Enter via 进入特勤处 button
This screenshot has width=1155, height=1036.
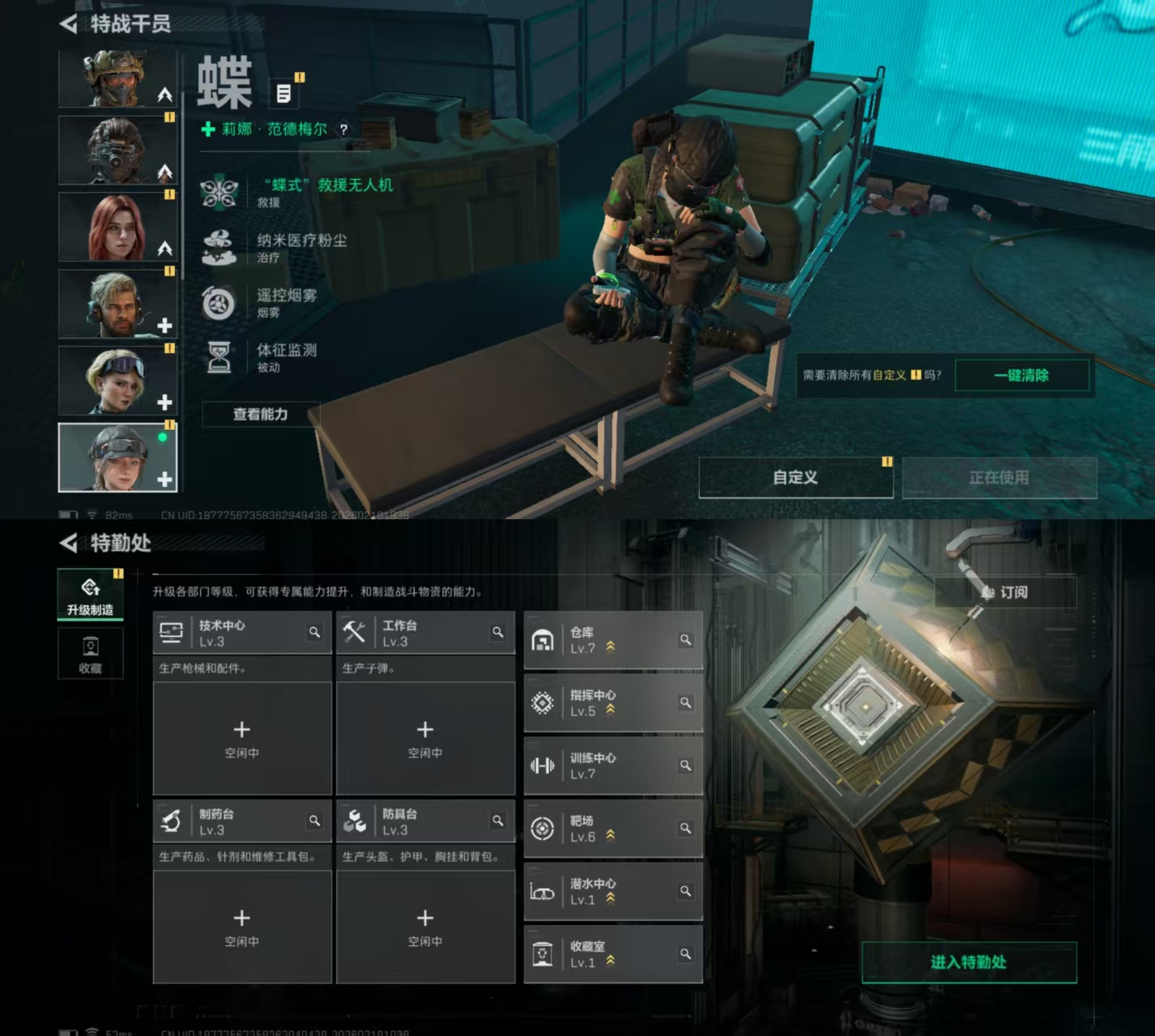pos(969,962)
